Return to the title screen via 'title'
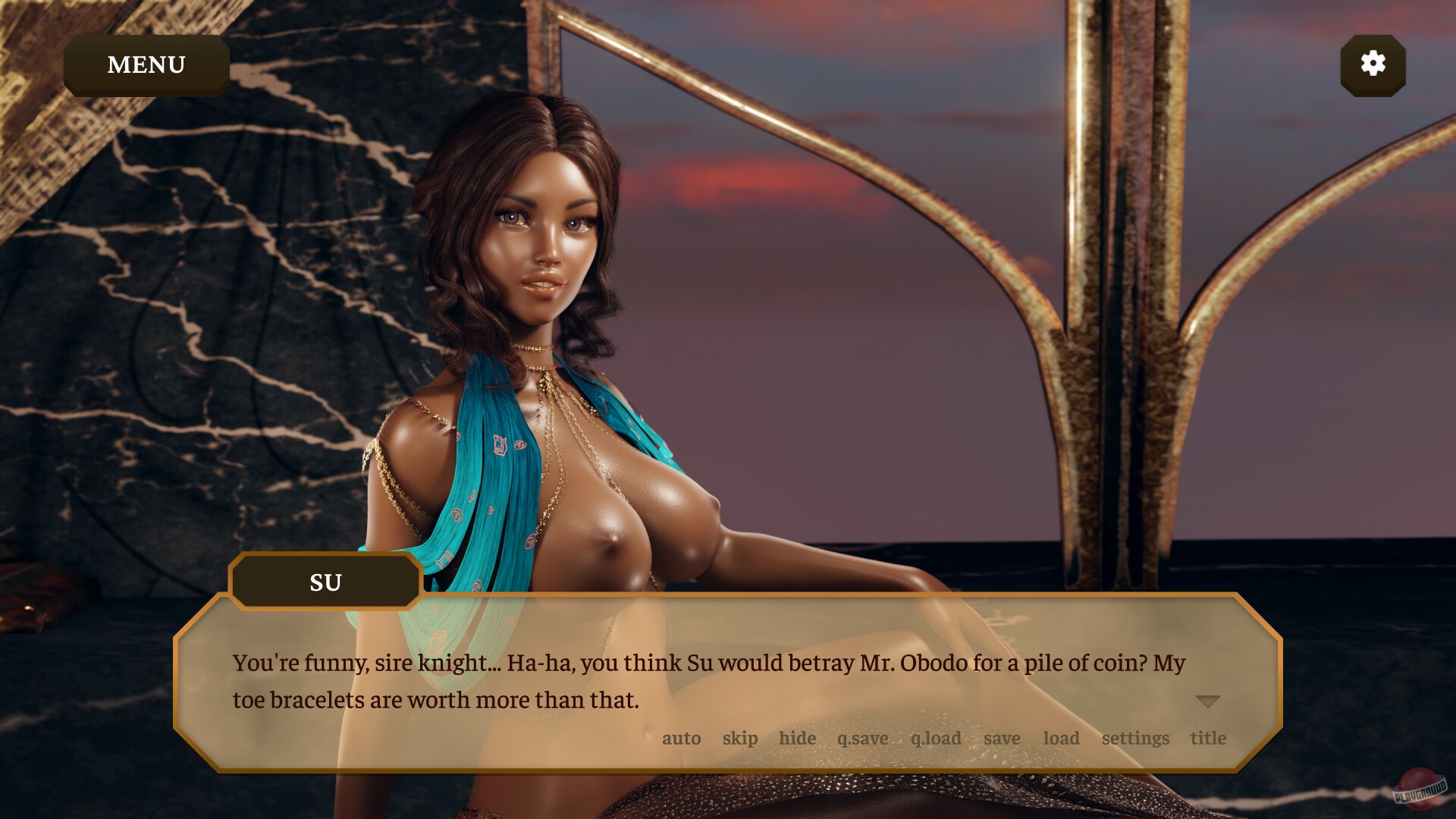Image resolution: width=1456 pixels, height=819 pixels. 1207,738
